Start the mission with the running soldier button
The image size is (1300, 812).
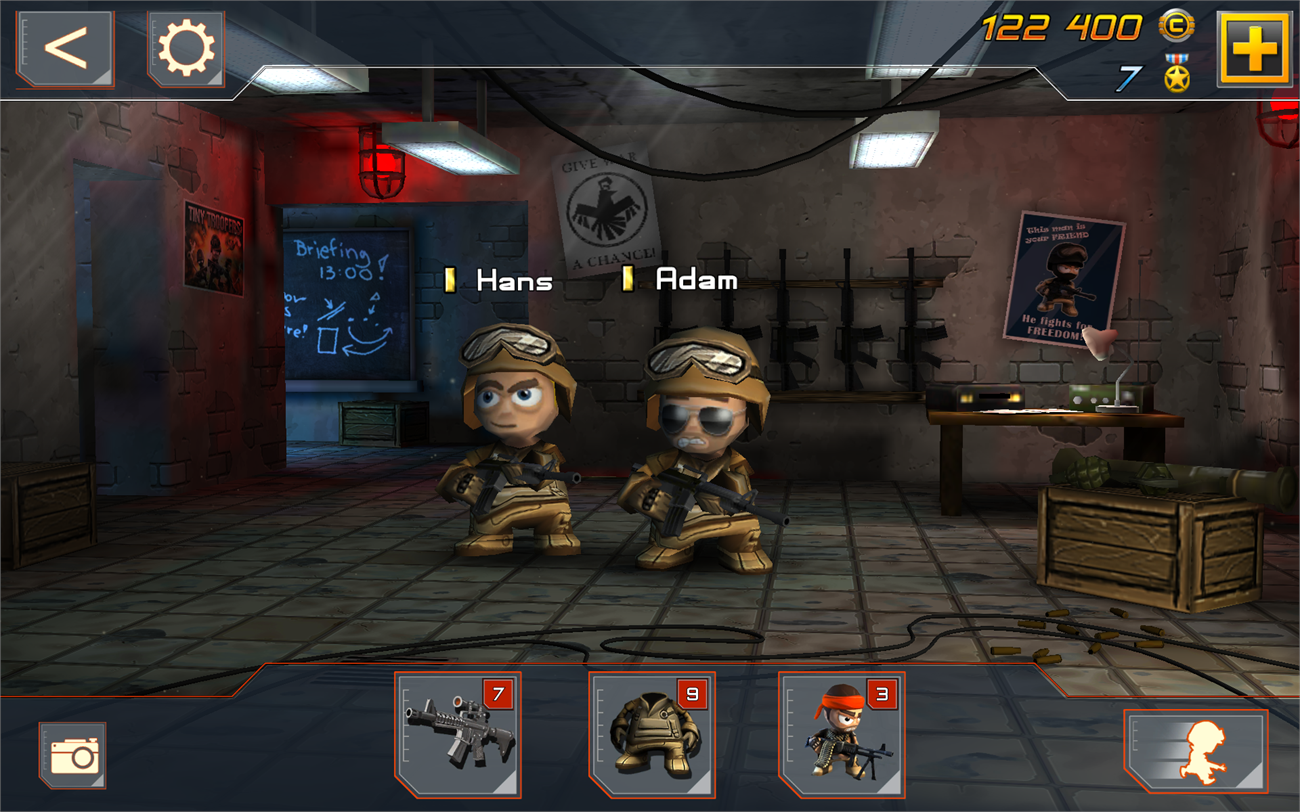point(1195,751)
